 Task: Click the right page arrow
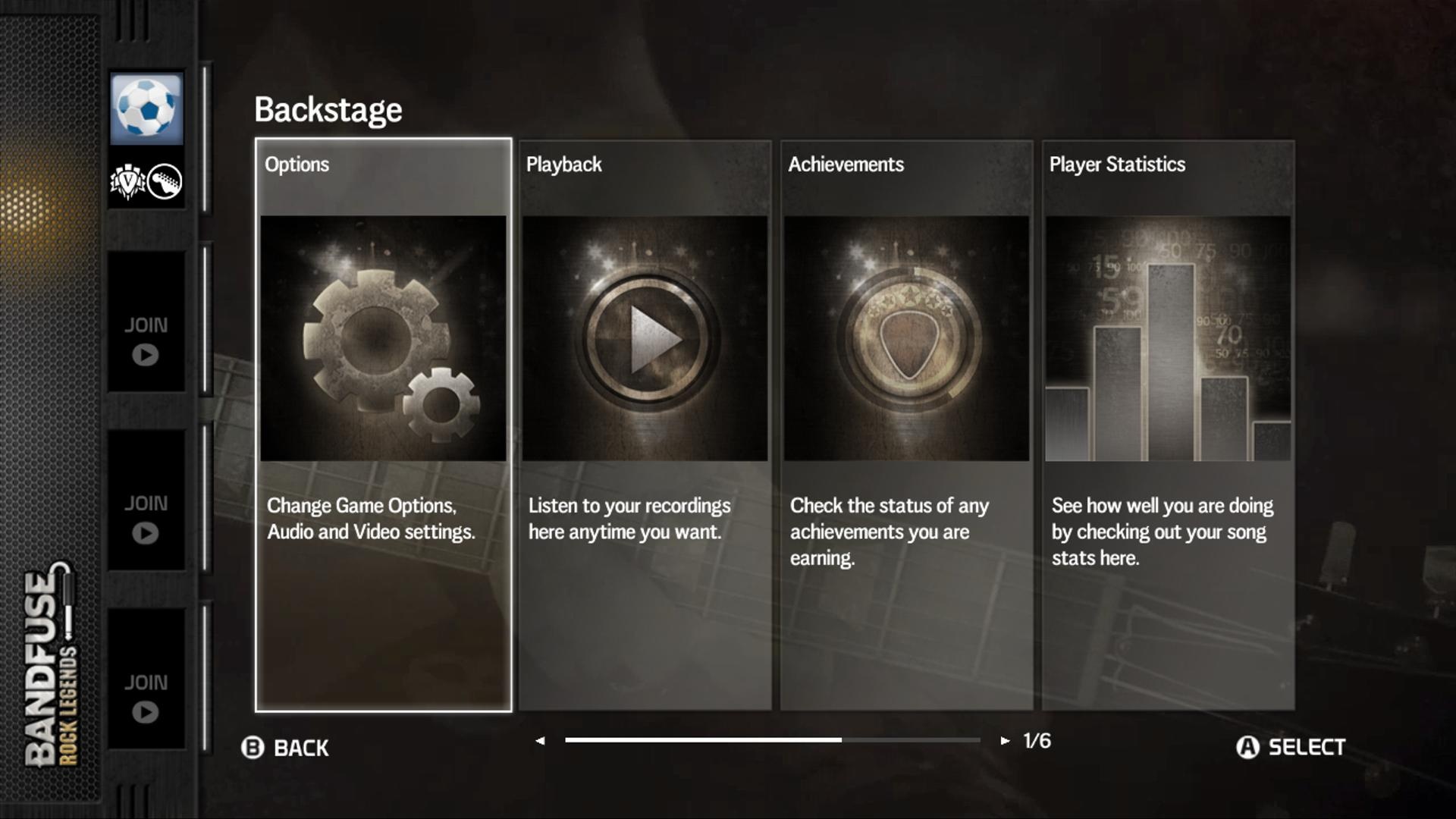coord(1005,741)
